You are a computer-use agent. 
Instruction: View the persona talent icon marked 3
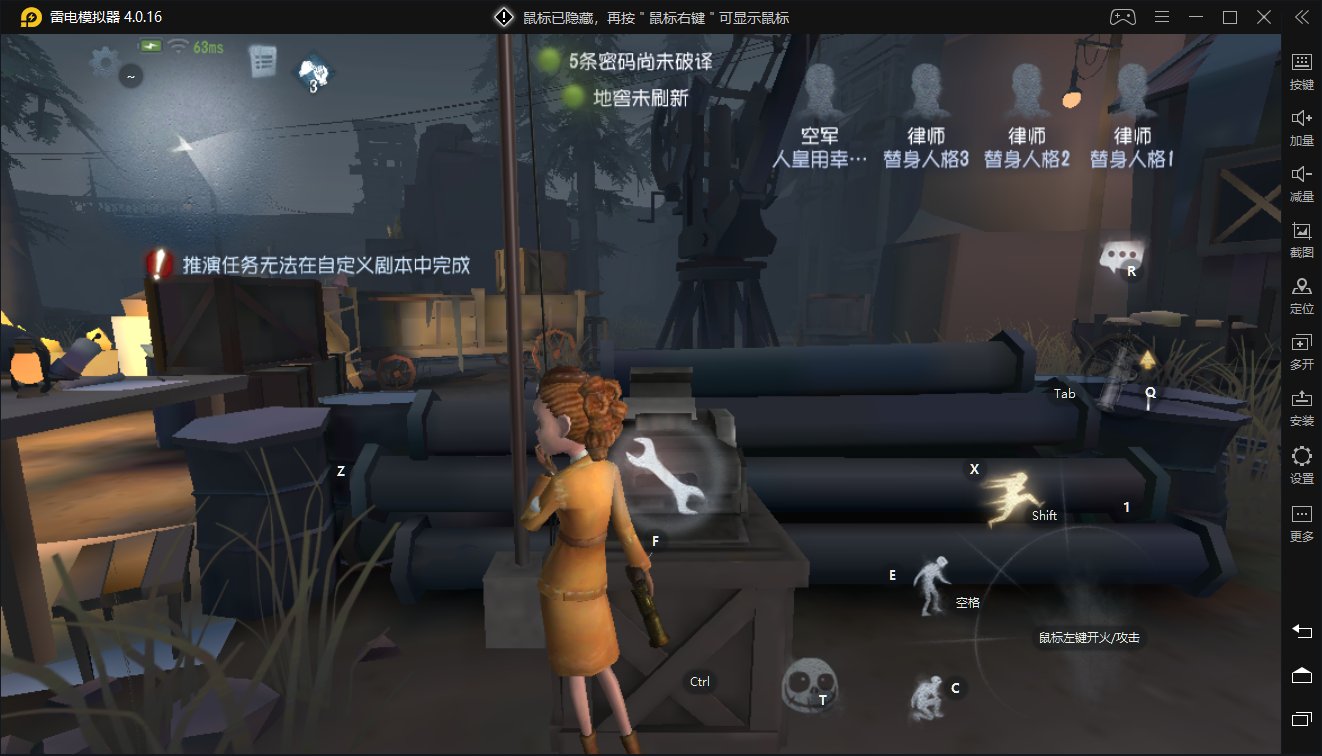point(314,73)
